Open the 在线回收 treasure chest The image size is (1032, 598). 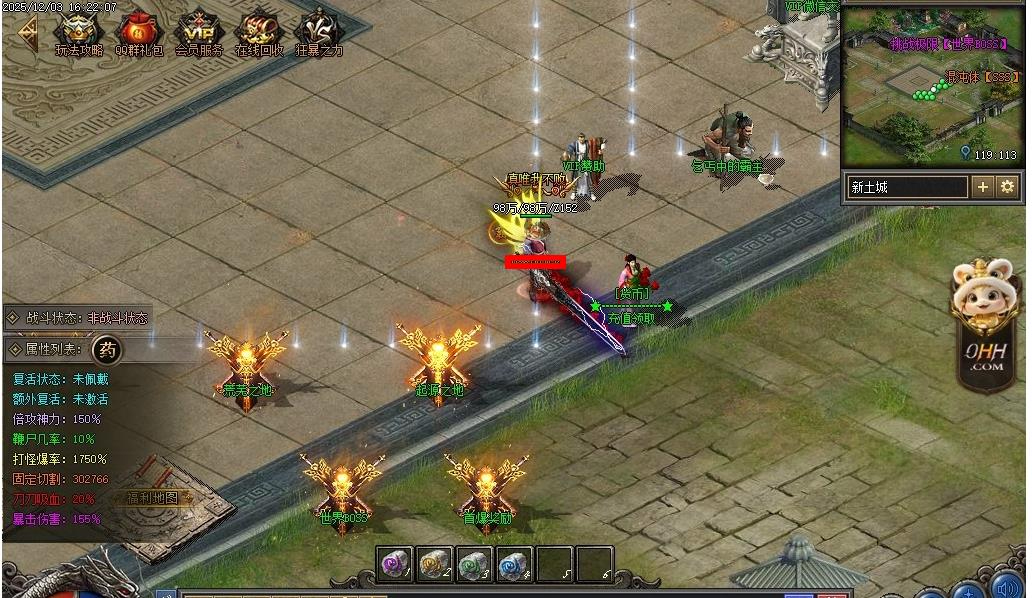pos(259,32)
